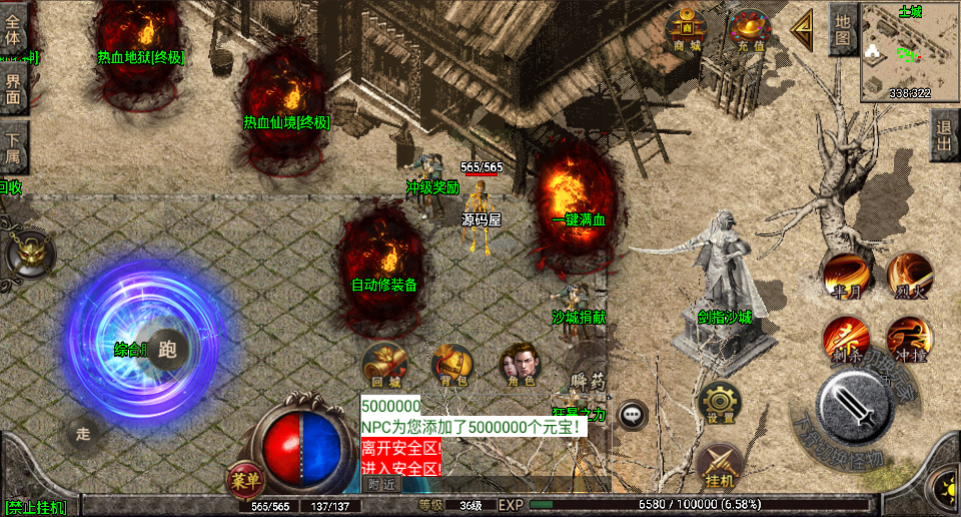
Task: Activate the 冲撞 skill
Action: (909, 338)
